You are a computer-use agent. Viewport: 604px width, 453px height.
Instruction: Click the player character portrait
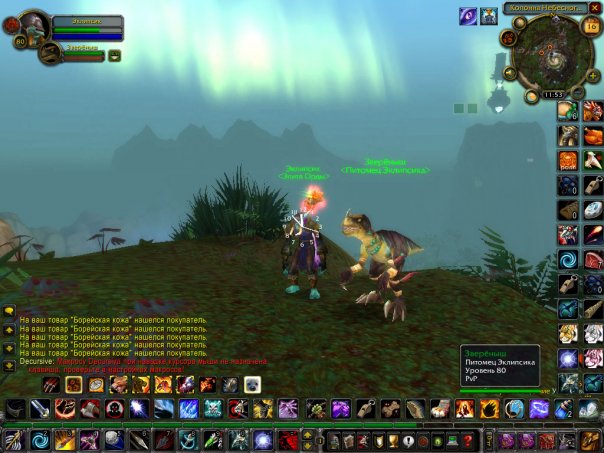tap(34, 27)
